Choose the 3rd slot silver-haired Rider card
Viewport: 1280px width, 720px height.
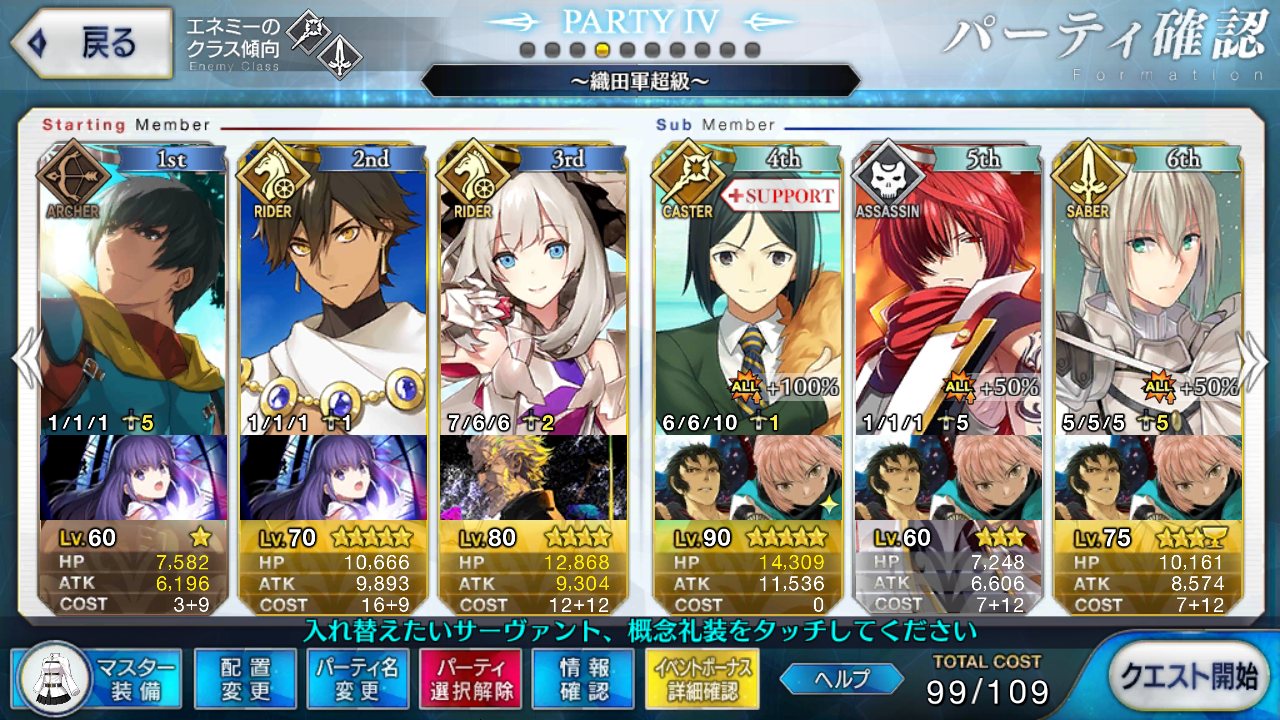(x=533, y=290)
